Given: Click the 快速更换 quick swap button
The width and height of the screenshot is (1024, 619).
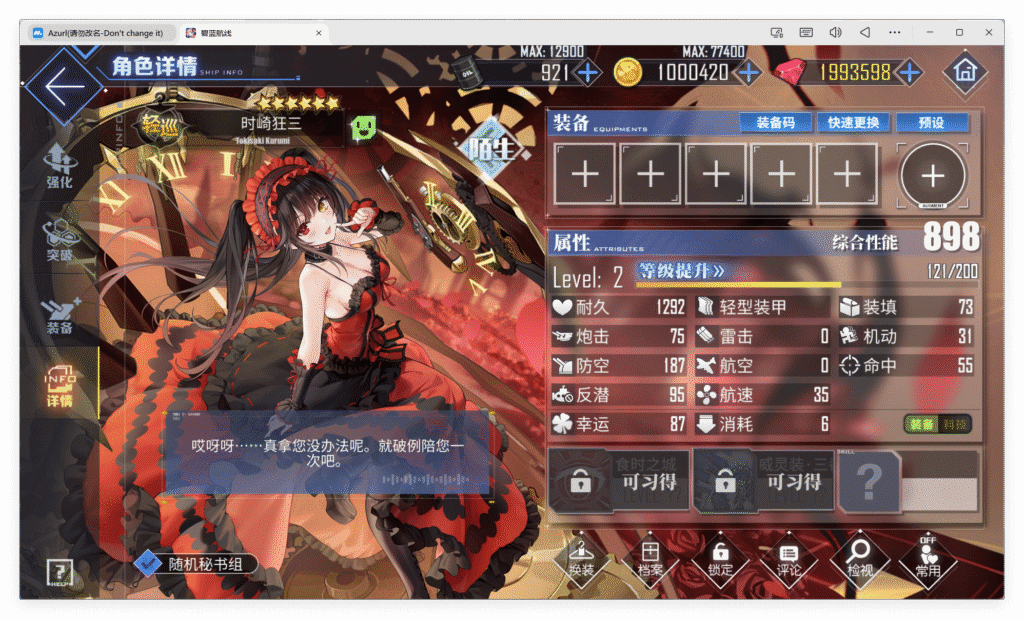Looking at the screenshot, I should [853, 122].
